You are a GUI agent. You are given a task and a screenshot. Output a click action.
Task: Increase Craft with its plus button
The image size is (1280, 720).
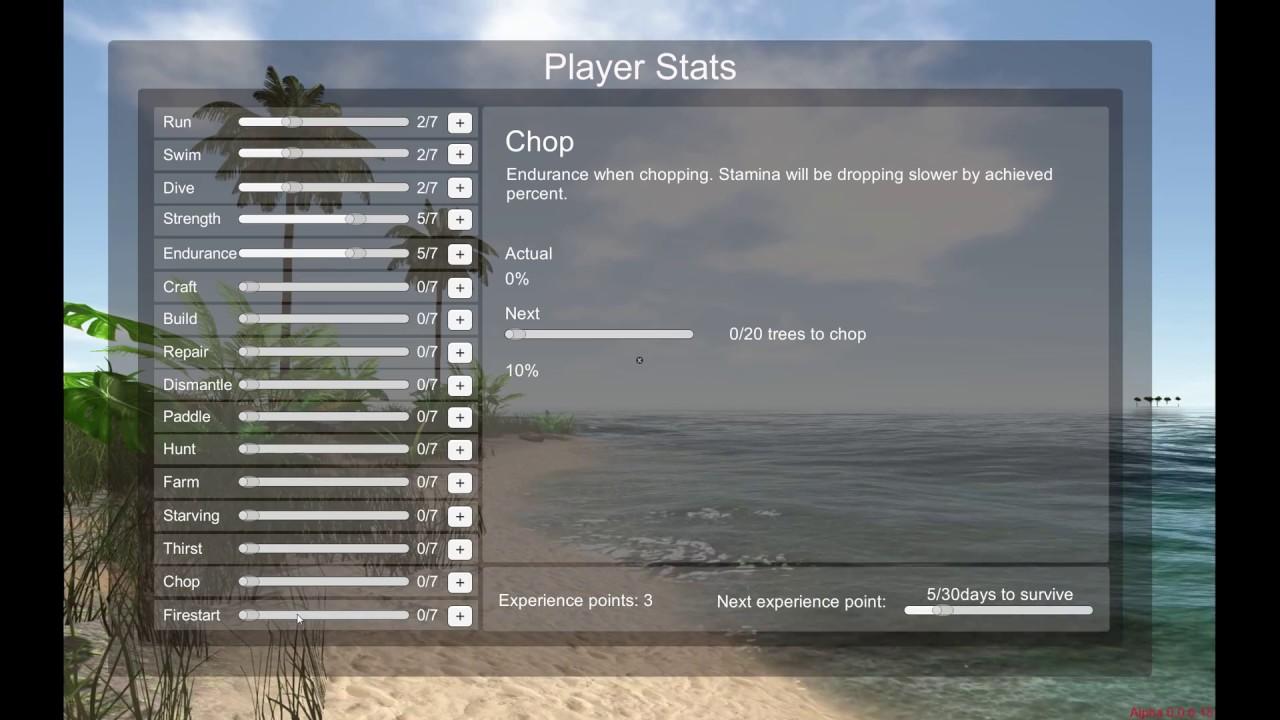(x=459, y=287)
